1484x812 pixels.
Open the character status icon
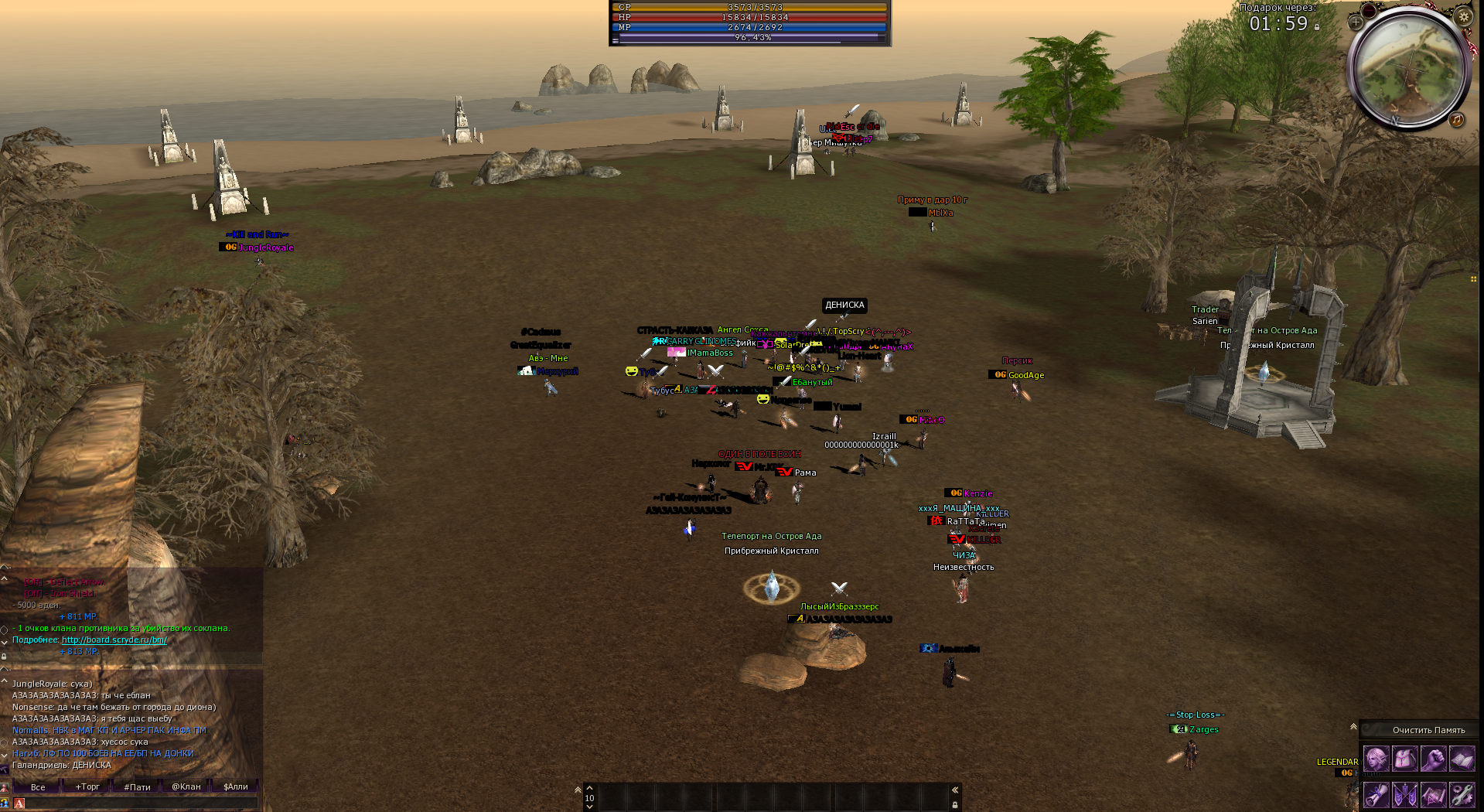pyautogui.click(x=1377, y=758)
